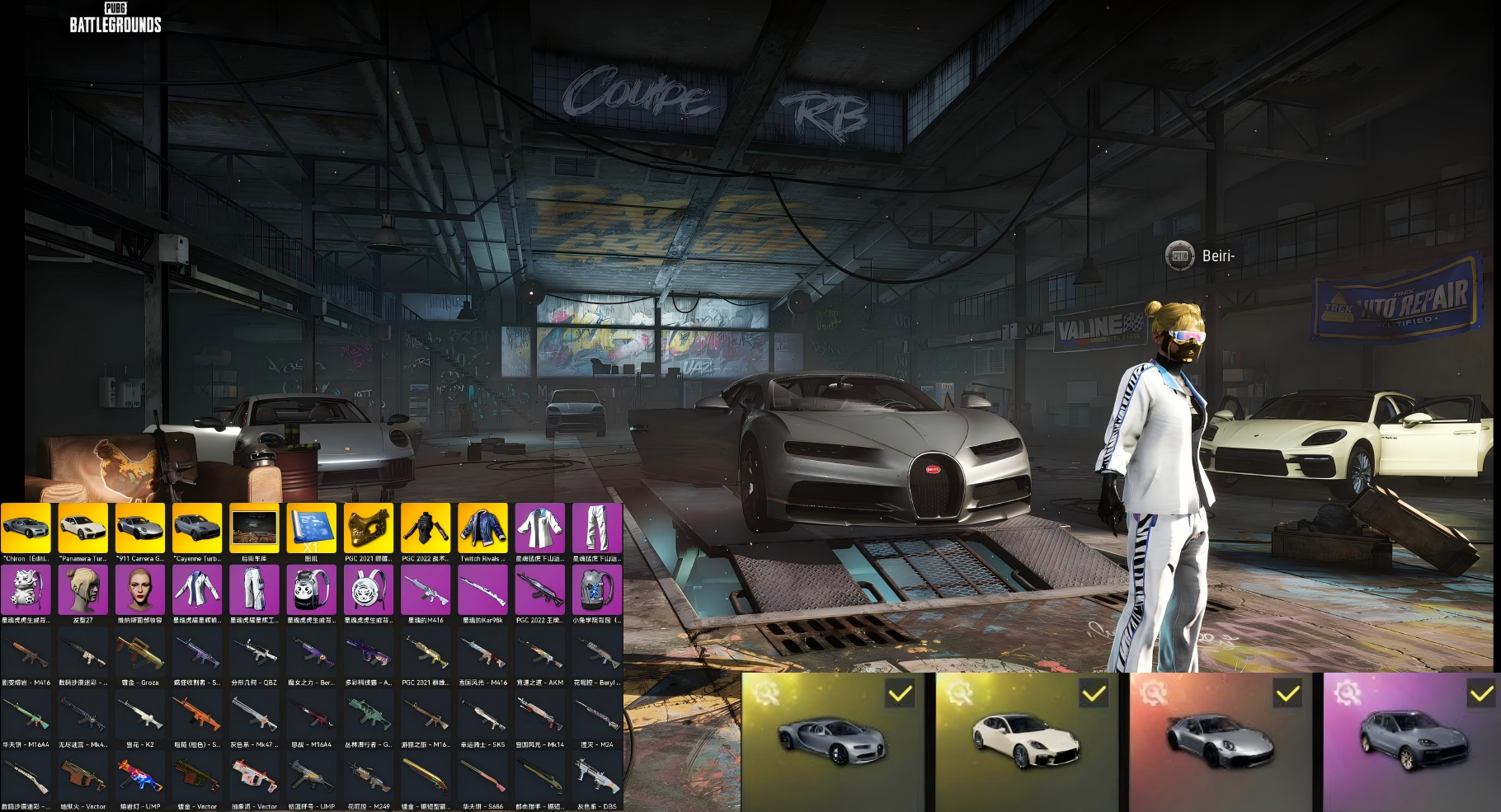Viewport: 1501px width, 812px height.
Task: Pick the colorful UMP weapon skin
Action: (140, 777)
